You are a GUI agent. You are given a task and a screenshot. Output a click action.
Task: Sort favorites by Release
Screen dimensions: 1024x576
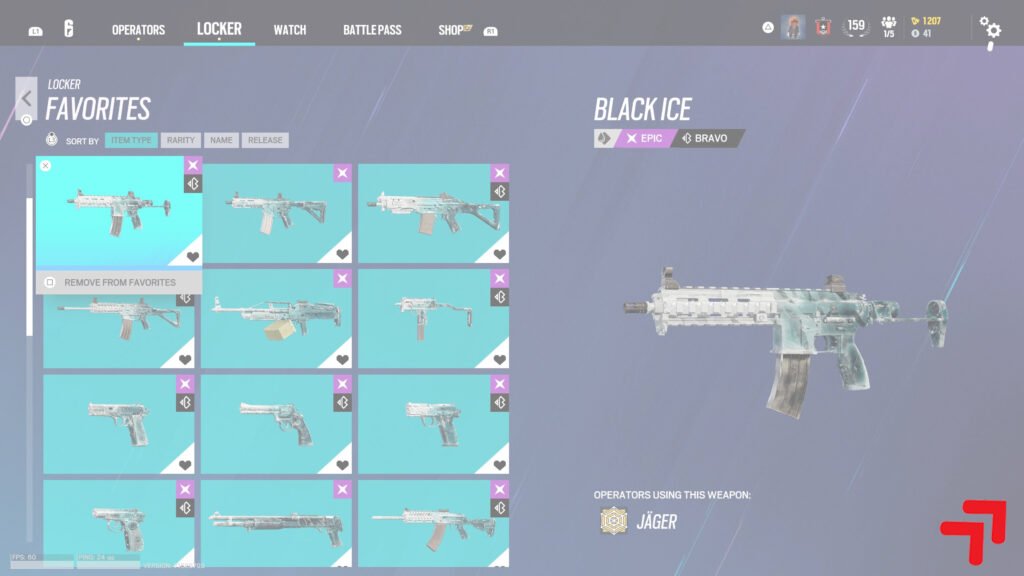(264, 141)
